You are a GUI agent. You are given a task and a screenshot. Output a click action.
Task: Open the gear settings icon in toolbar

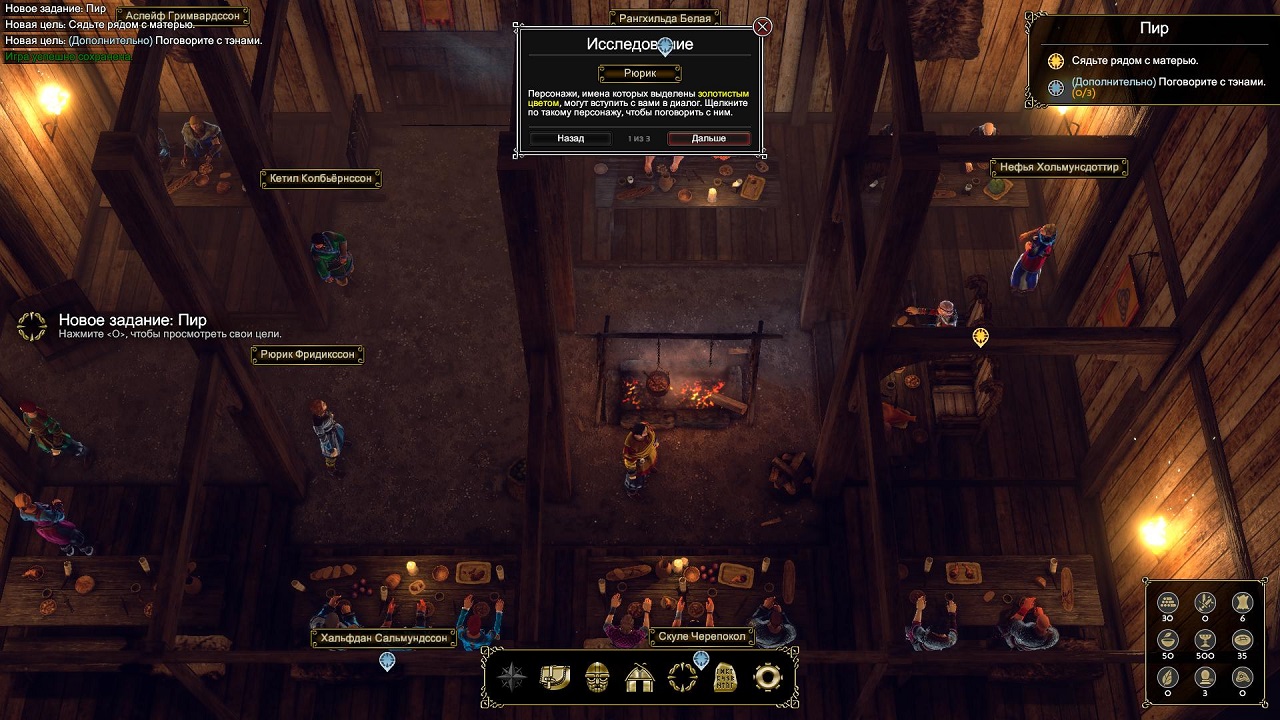pos(767,677)
